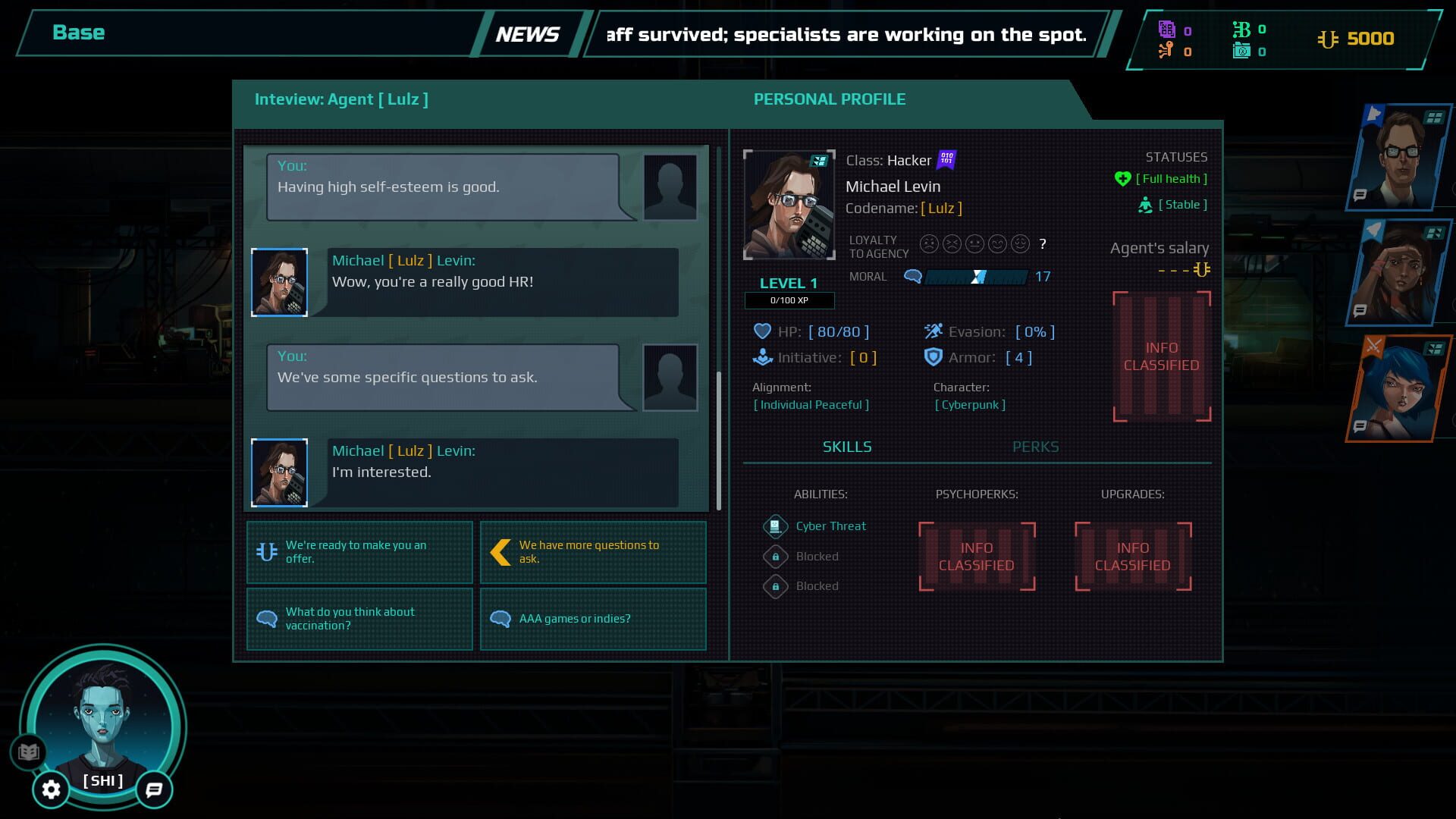Switch to the PERKS tab
Viewport: 1456px width, 819px height.
(x=1036, y=447)
